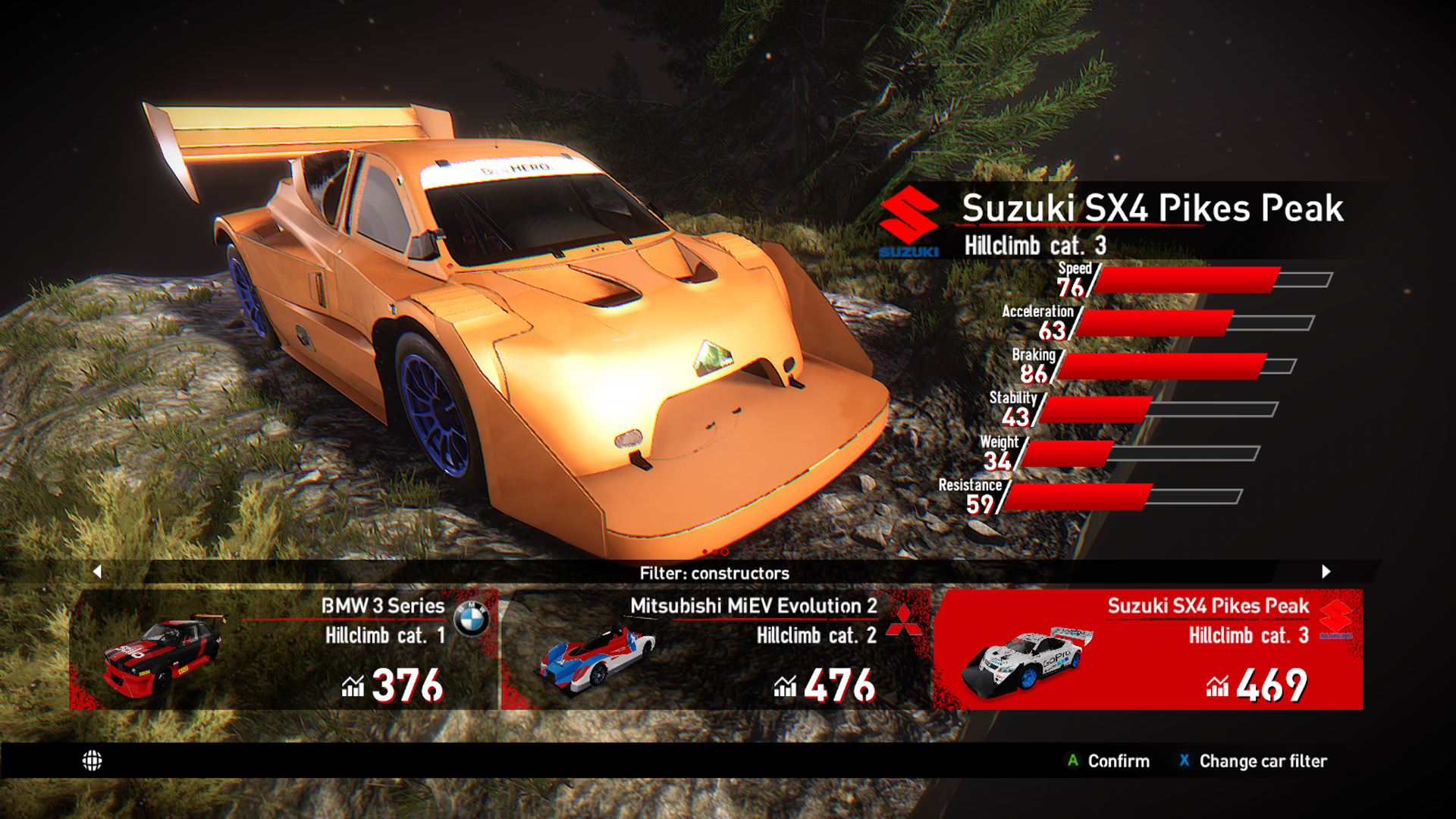
Task: Click the right arrow to browse next cars
Action: click(x=1326, y=572)
